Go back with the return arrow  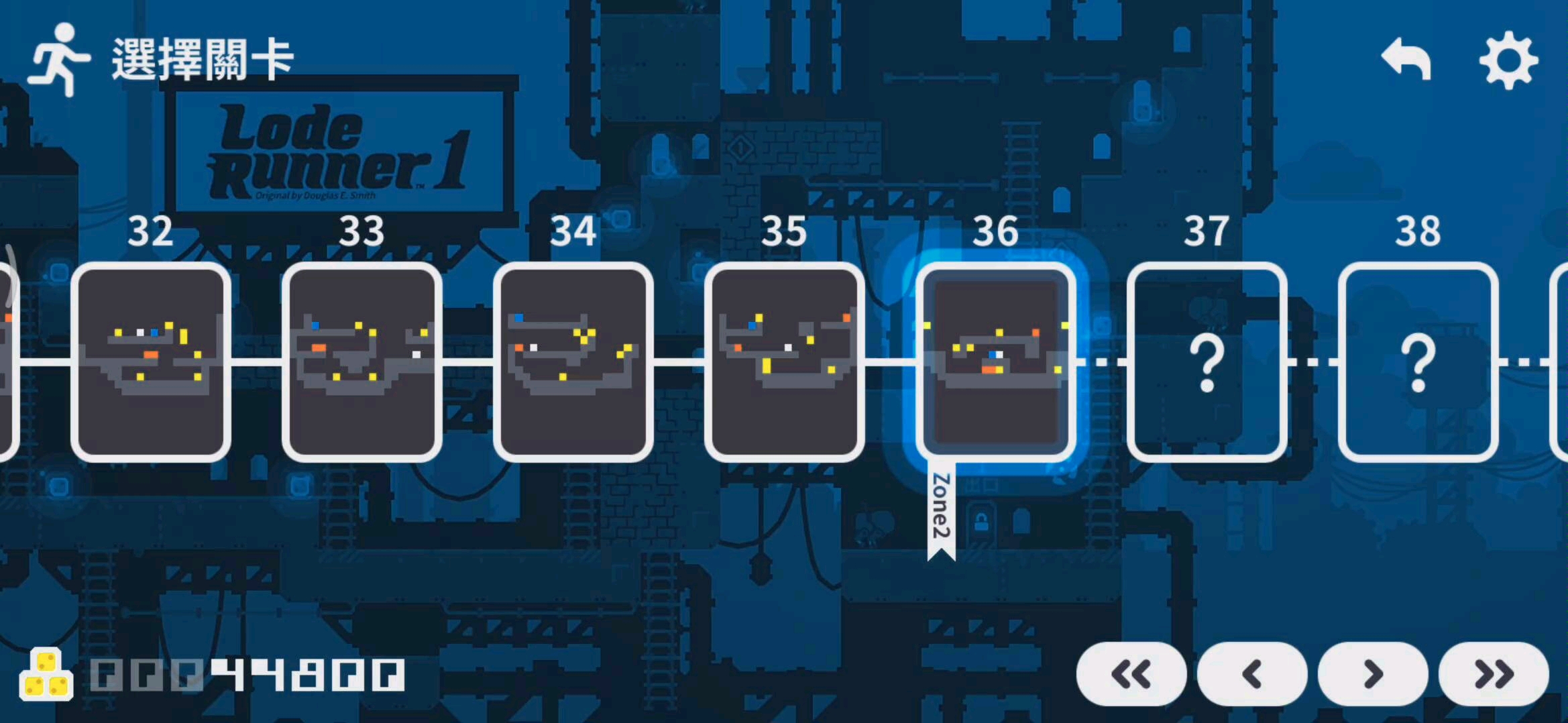tap(1406, 60)
